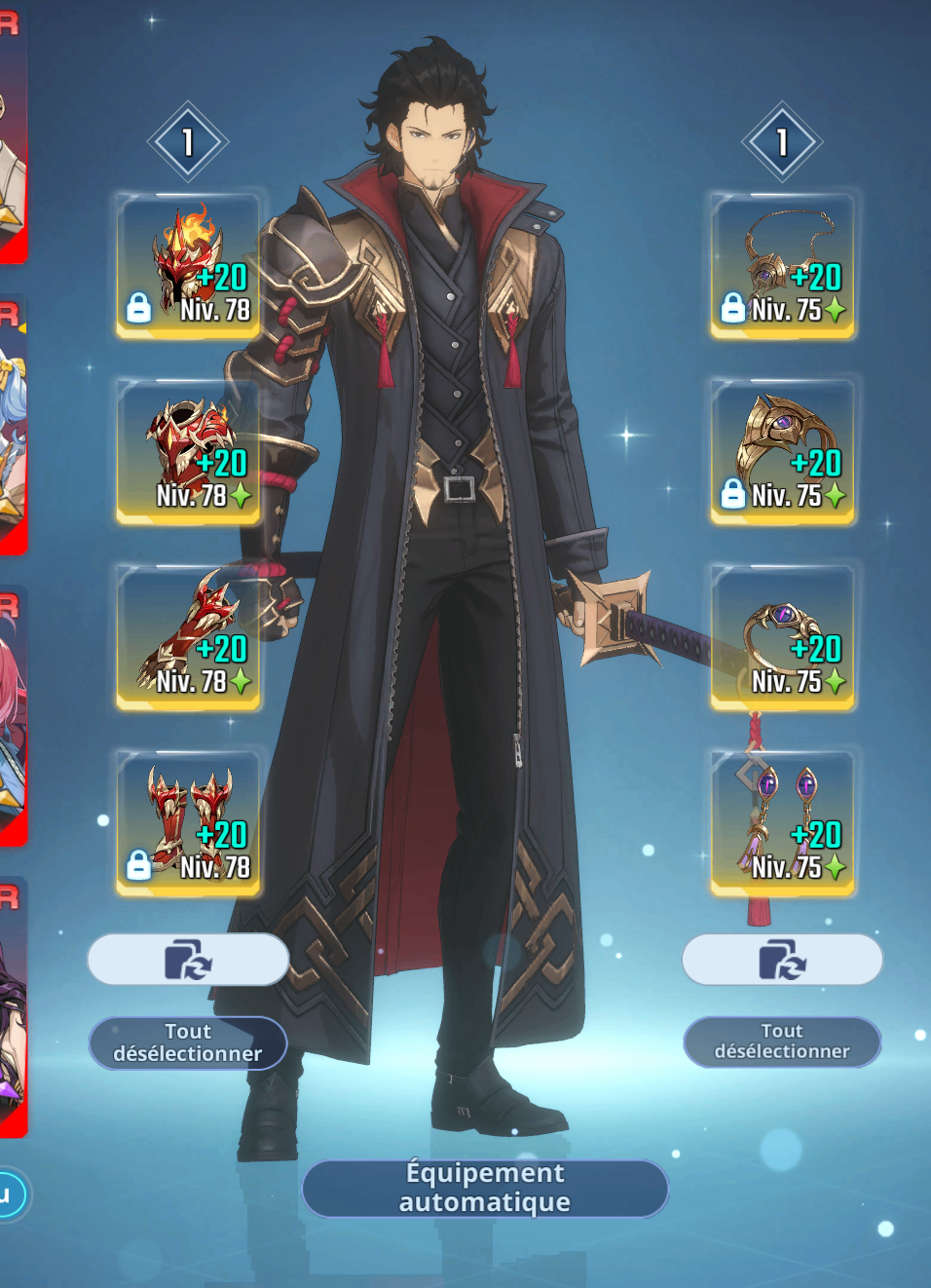Select the purple gem earrings slot
The width and height of the screenshot is (931, 1288).
click(x=783, y=823)
